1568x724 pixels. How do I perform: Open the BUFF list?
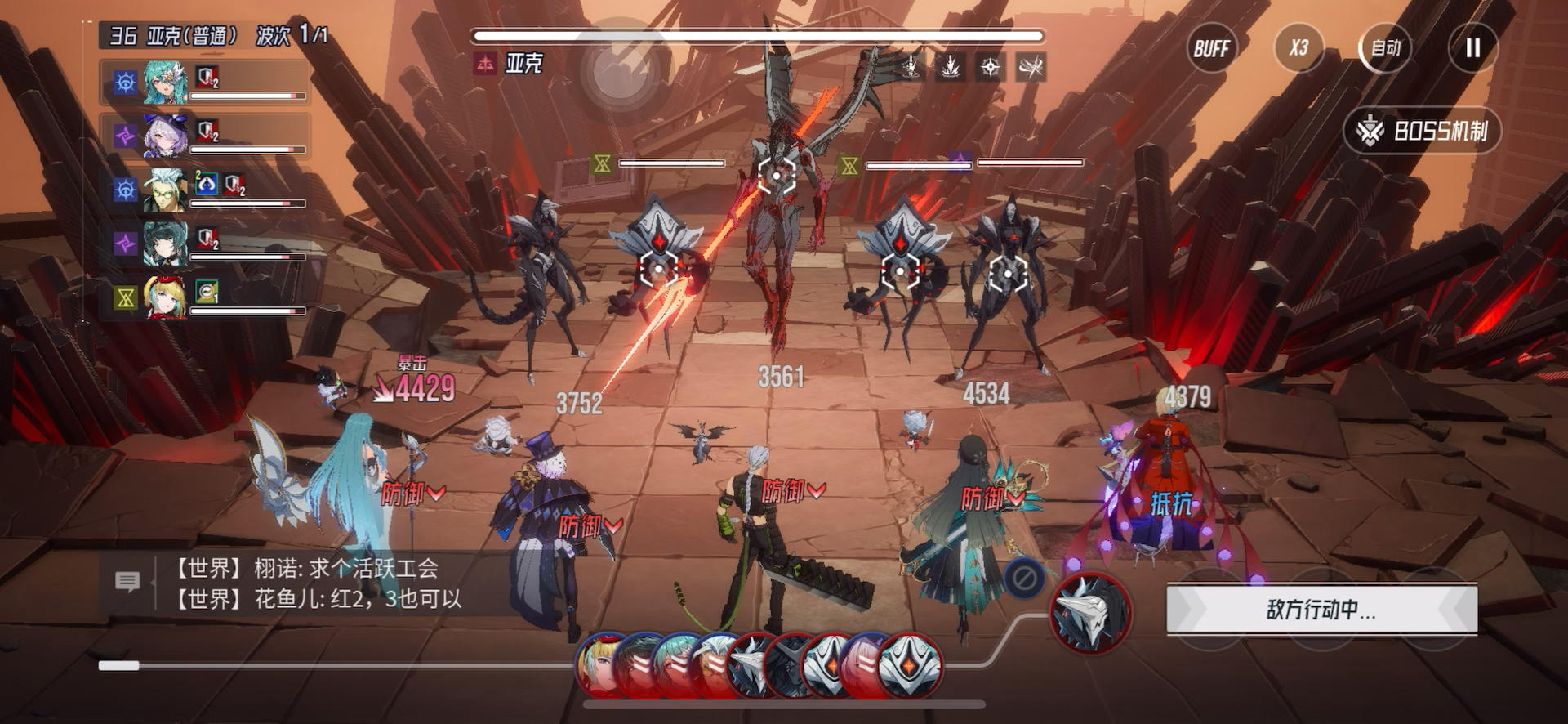coord(1211,48)
